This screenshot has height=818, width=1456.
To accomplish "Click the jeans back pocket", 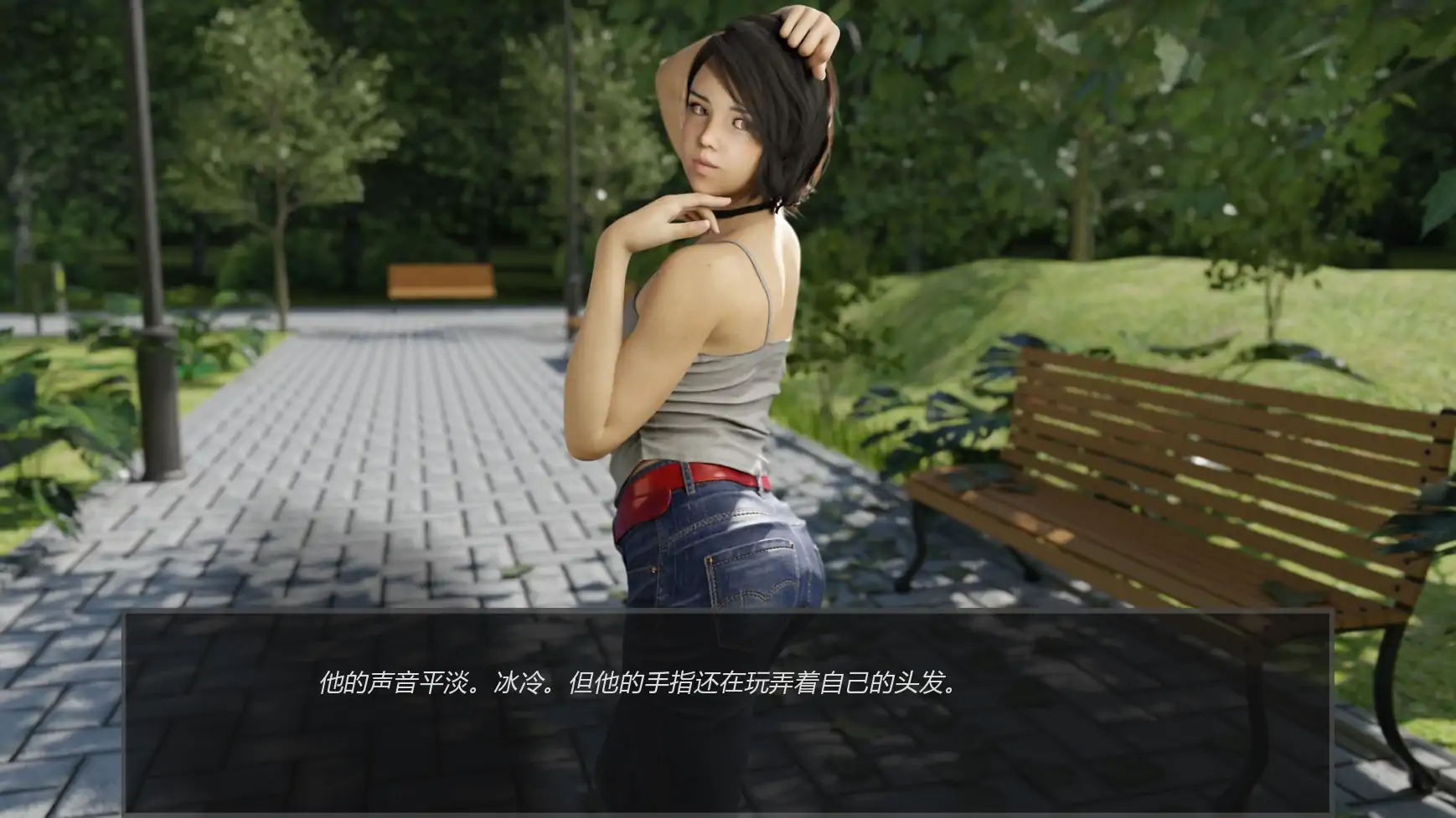I will coord(754,574).
